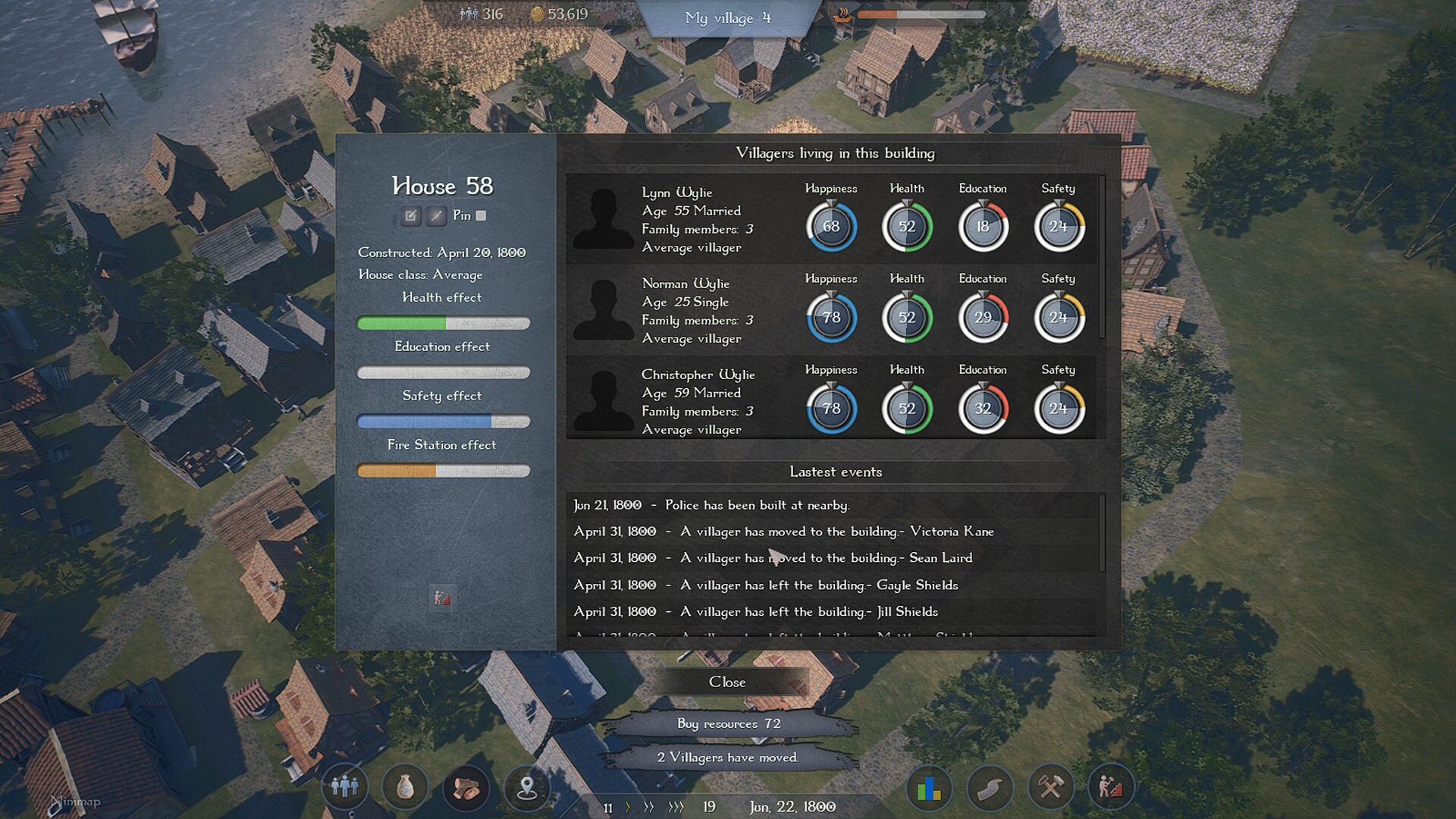Click the map location marker icon
Viewport: 1456px width, 819px height.
tap(527, 789)
